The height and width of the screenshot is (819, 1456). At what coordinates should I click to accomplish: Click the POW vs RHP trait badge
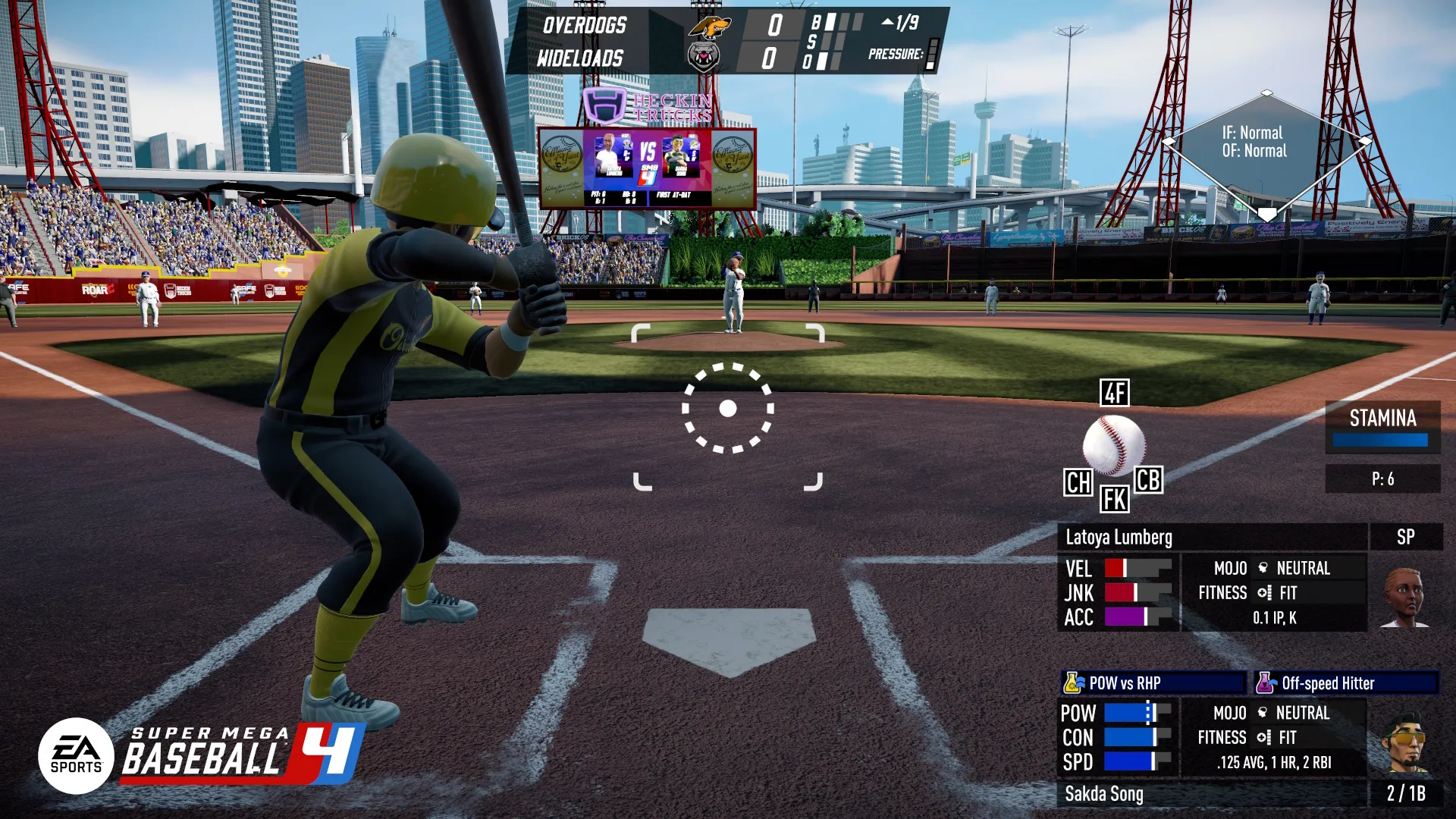coord(1153,683)
